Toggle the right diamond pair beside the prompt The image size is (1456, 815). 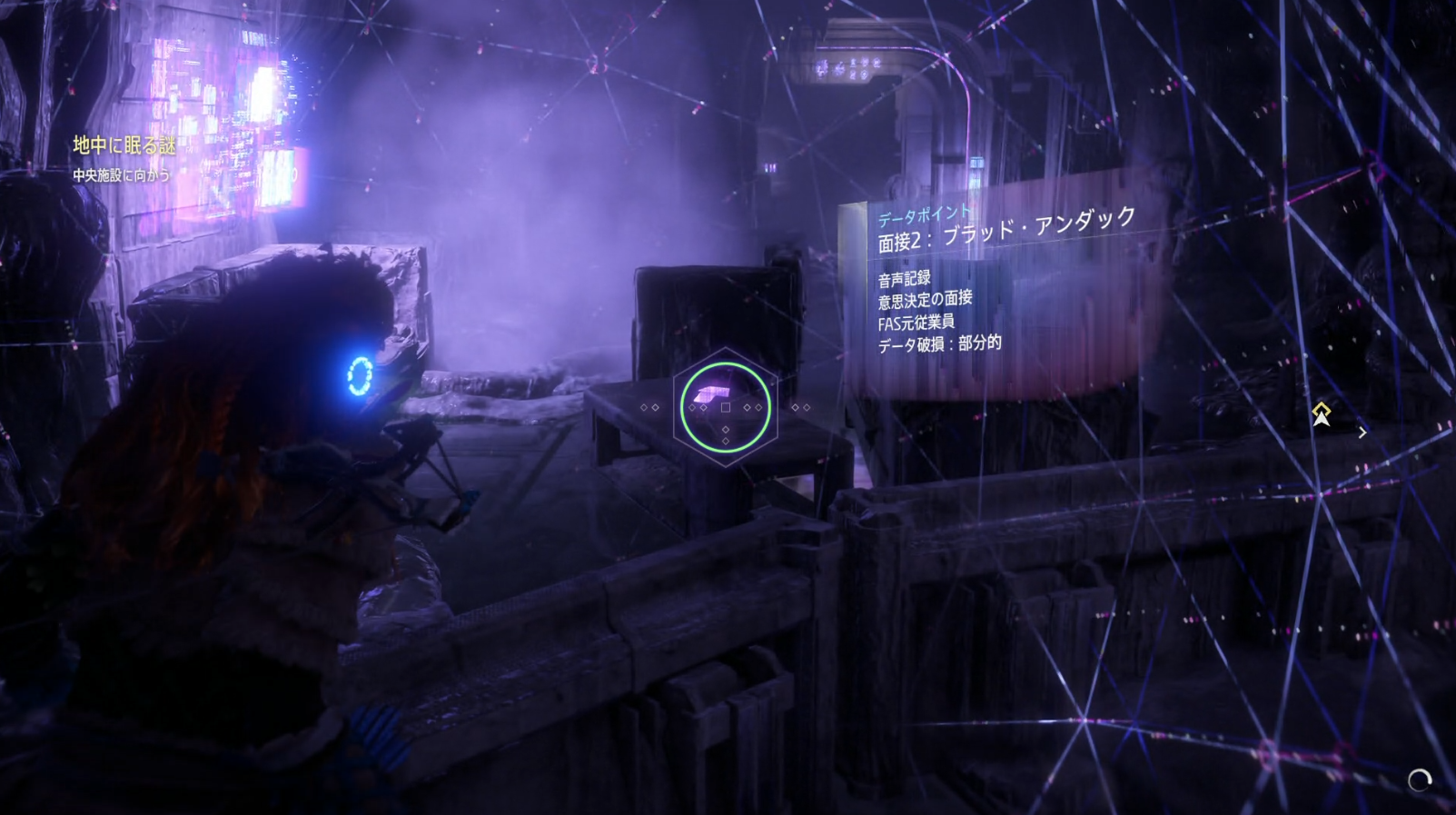click(x=754, y=407)
